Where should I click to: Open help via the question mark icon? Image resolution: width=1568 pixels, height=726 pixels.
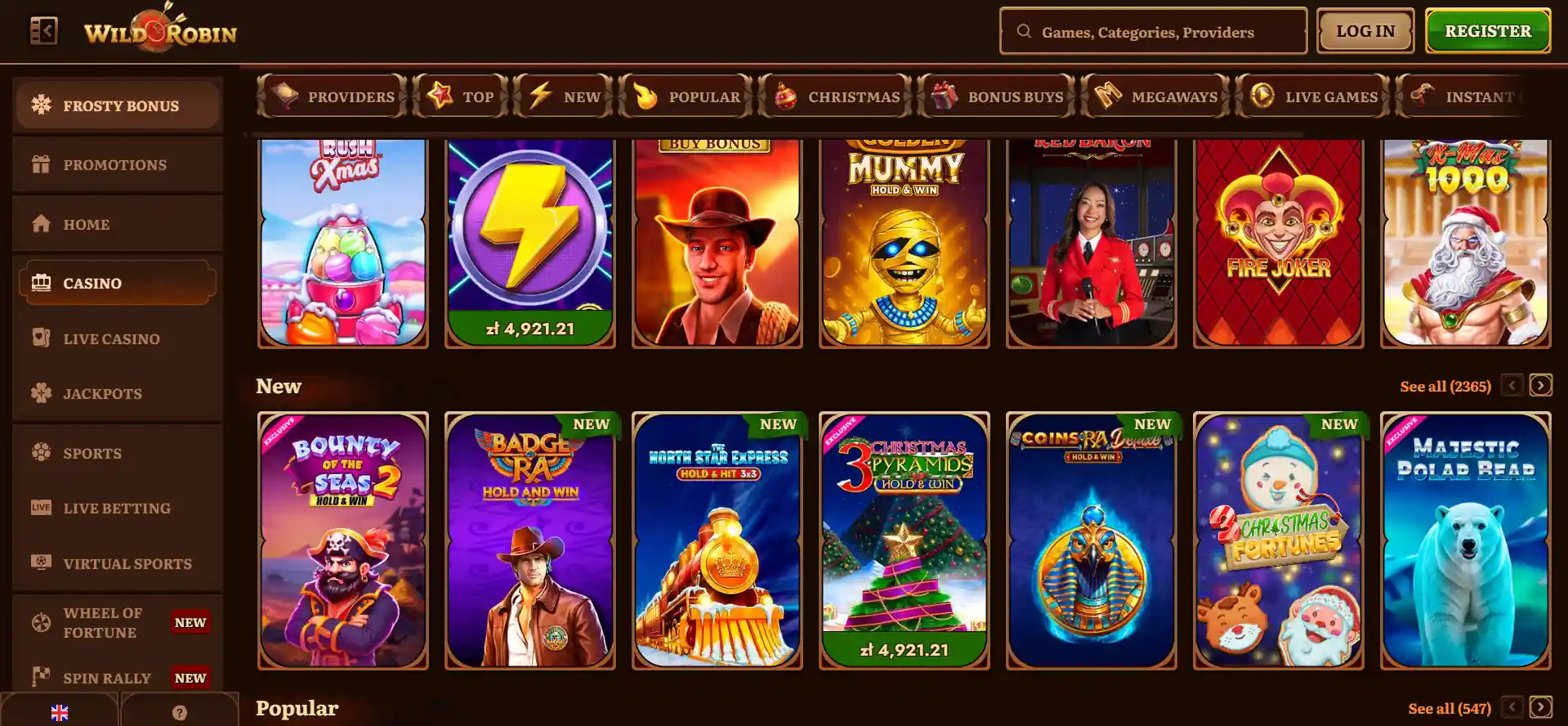(x=181, y=712)
